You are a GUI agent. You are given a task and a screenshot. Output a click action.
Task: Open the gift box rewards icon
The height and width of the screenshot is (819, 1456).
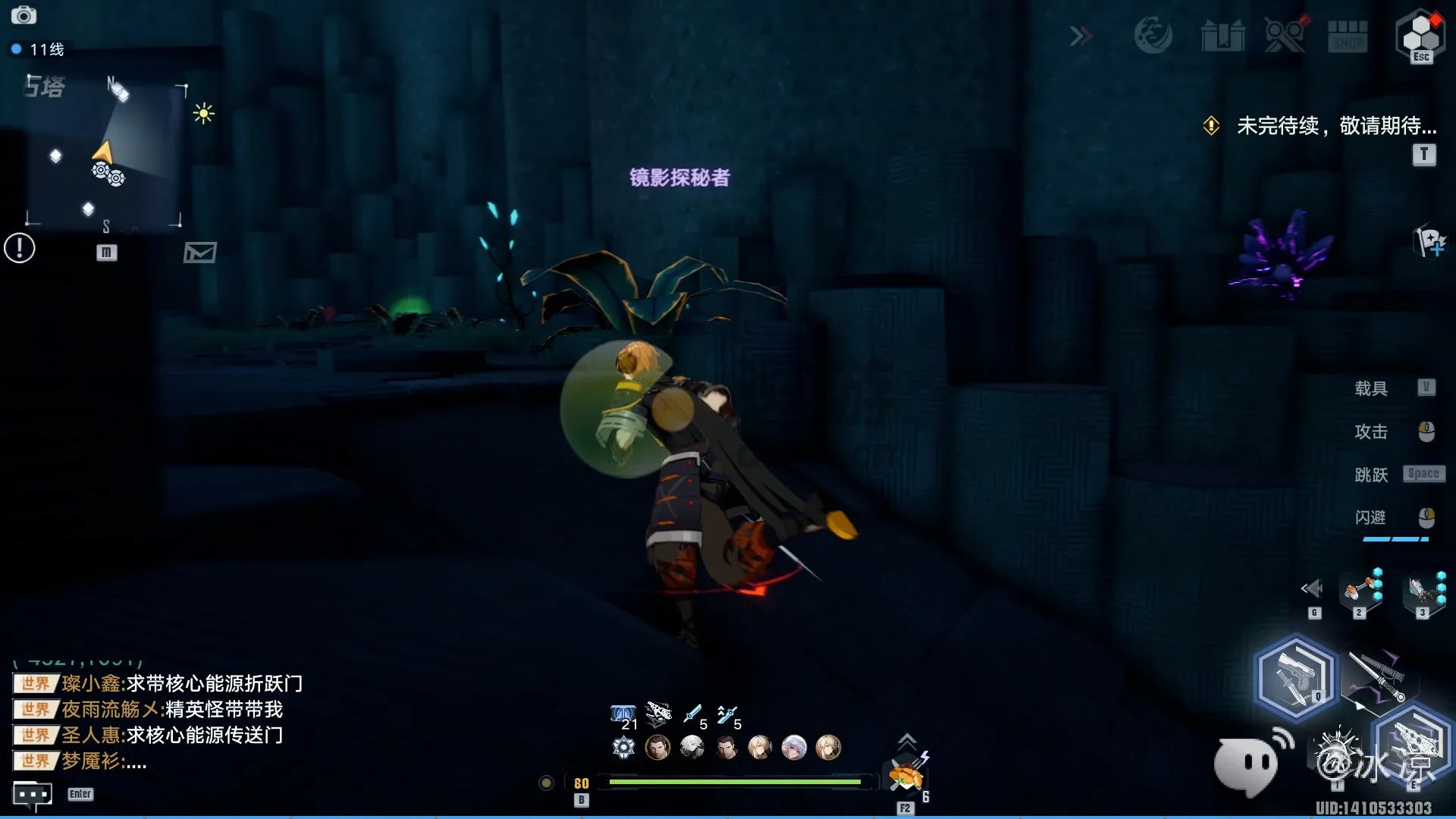point(1222,36)
